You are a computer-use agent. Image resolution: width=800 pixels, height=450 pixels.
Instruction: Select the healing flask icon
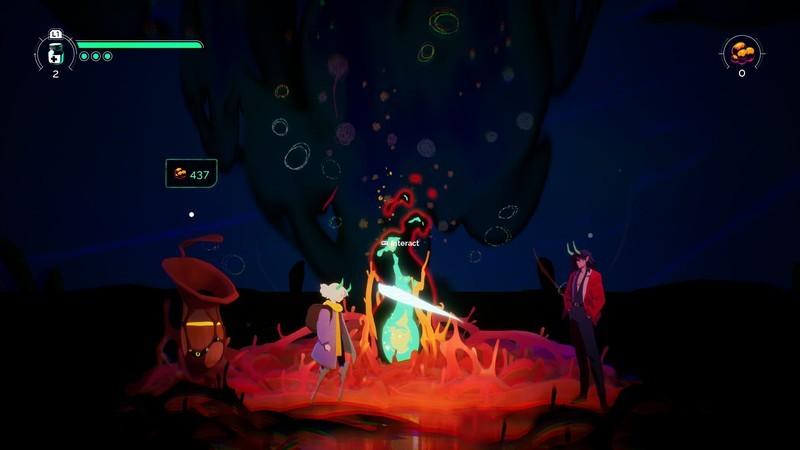56,53
